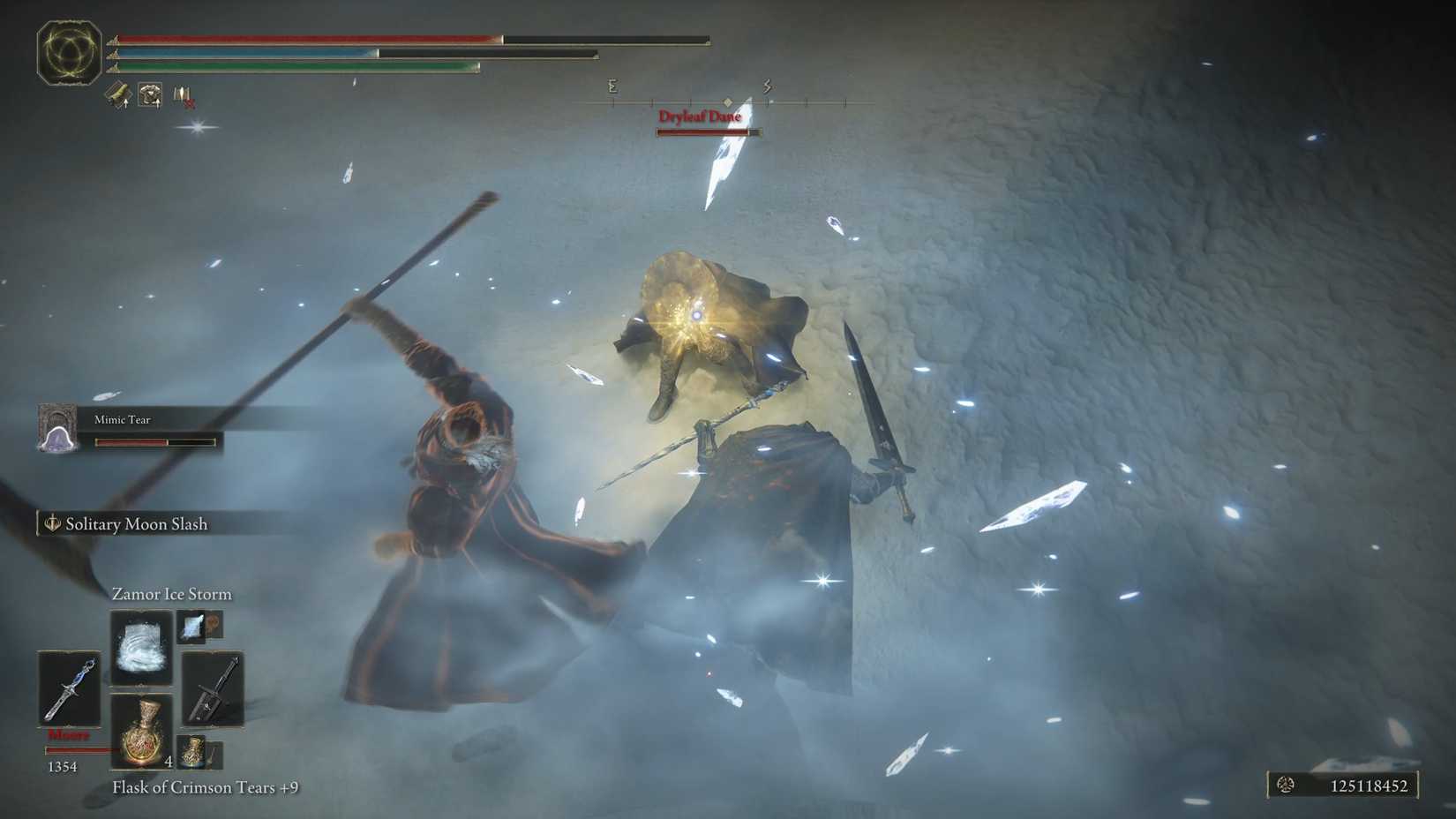The width and height of the screenshot is (1456, 819).
Task: Click the Dryleaf Dane boss name label
Action: click(701, 116)
